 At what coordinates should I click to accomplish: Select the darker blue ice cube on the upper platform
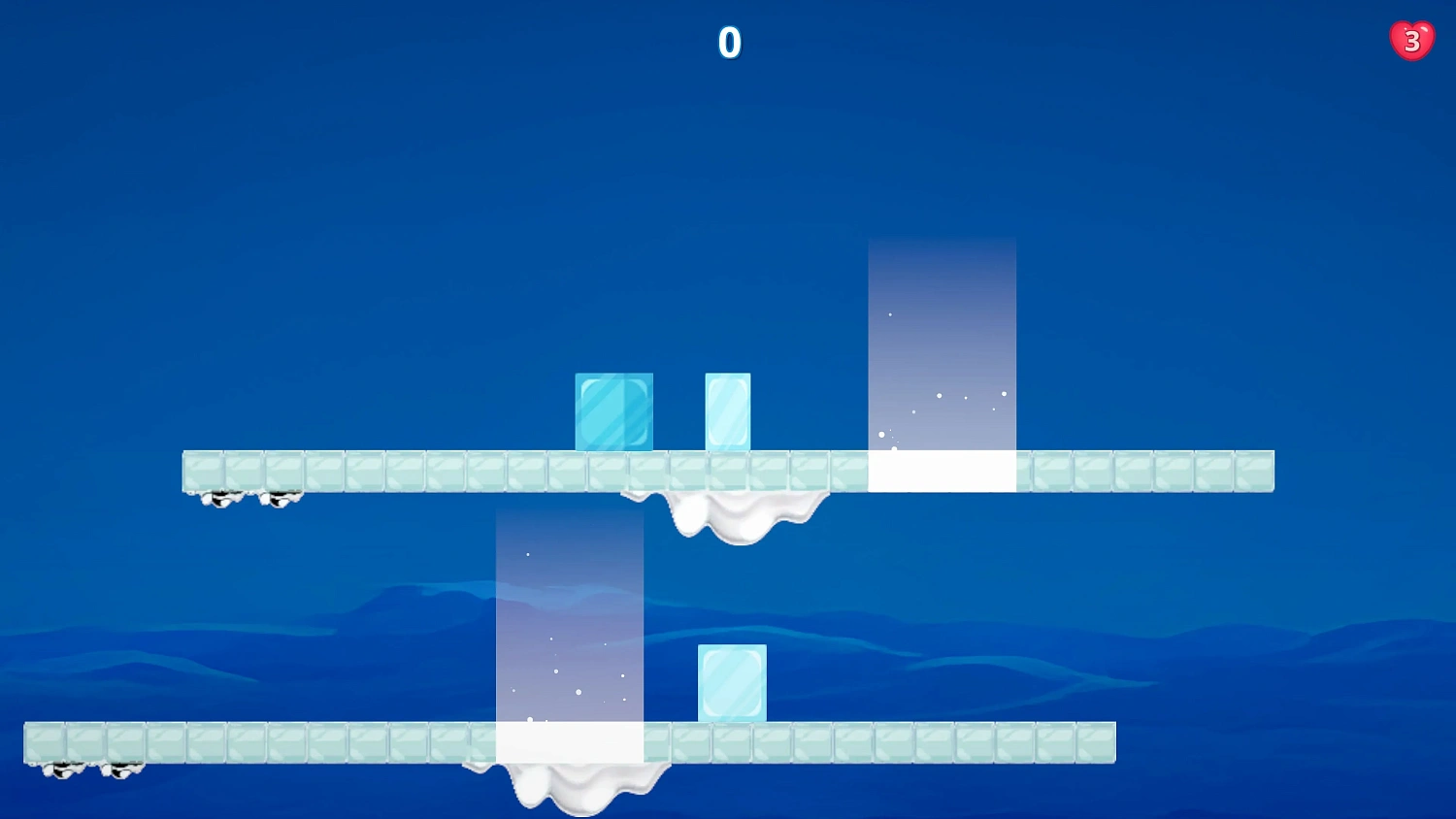613,411
